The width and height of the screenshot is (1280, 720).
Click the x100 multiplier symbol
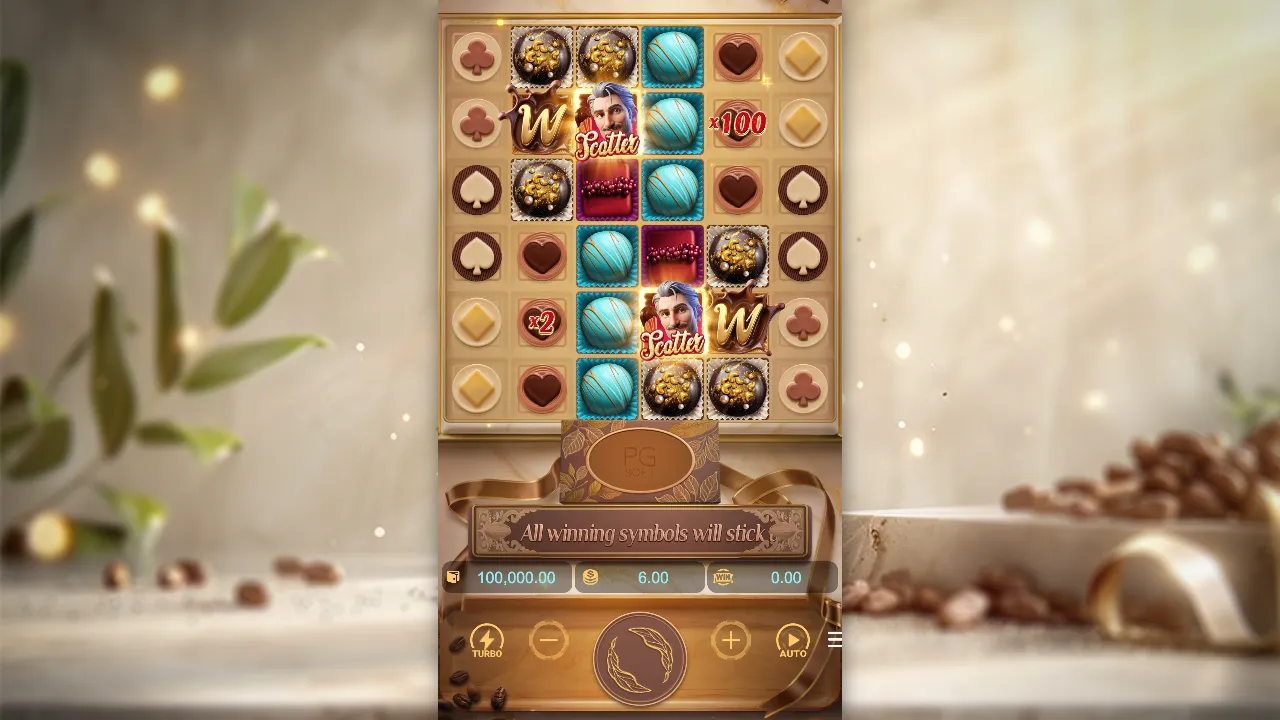[x=737, y=123]
